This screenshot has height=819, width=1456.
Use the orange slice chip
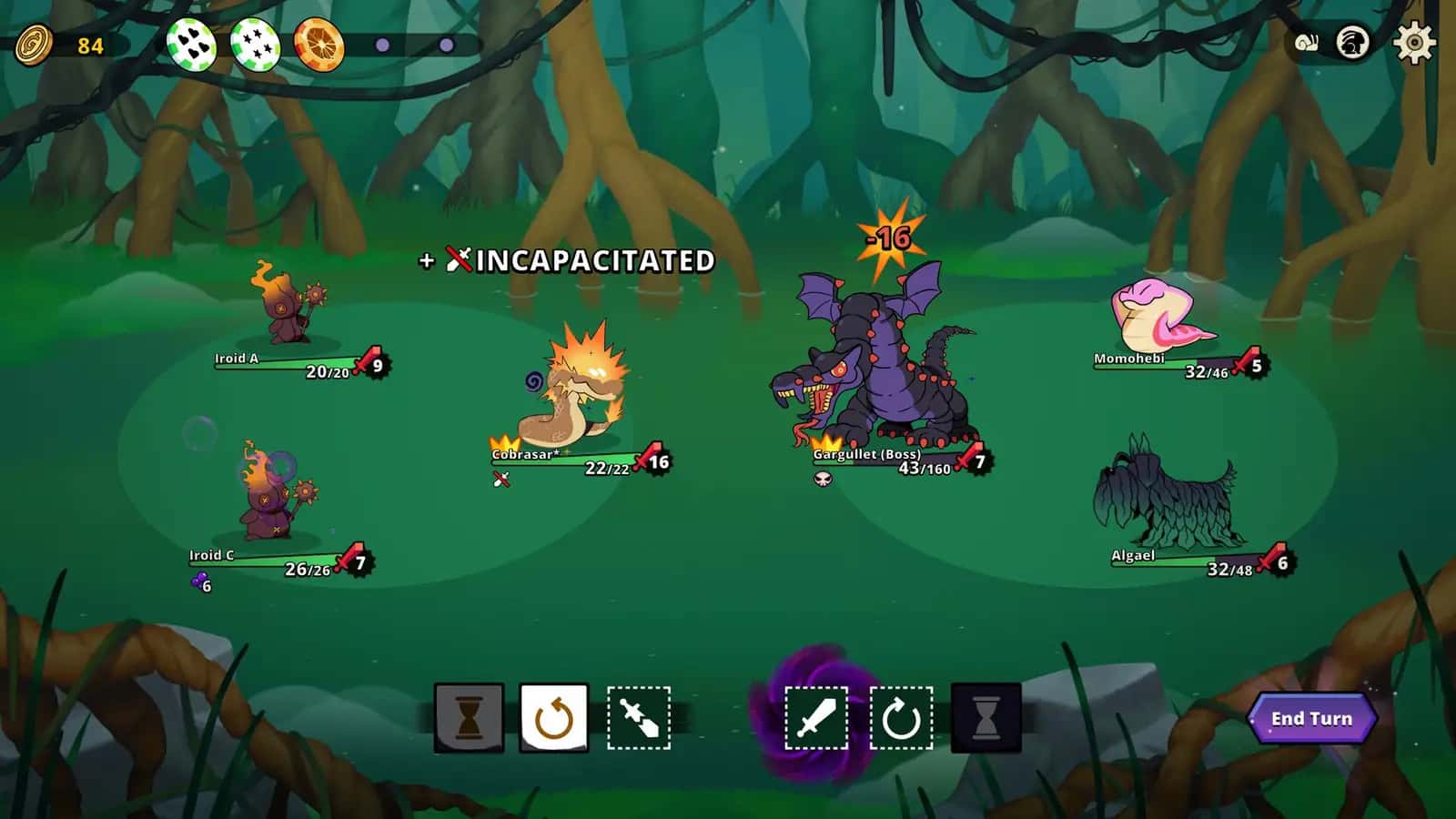coord(318,44)
